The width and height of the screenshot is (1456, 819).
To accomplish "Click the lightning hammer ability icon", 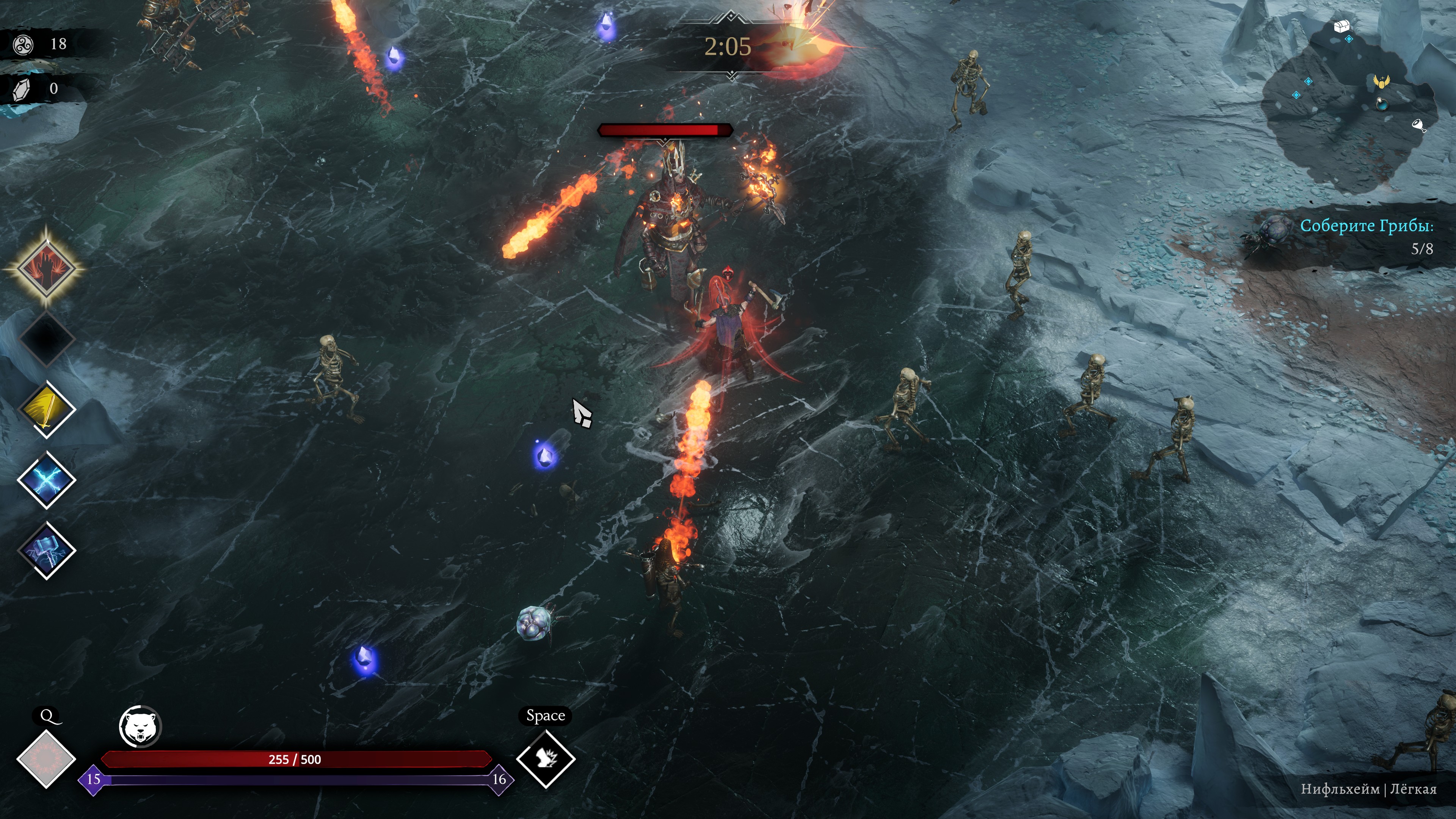I will click(x=46, y=550).
